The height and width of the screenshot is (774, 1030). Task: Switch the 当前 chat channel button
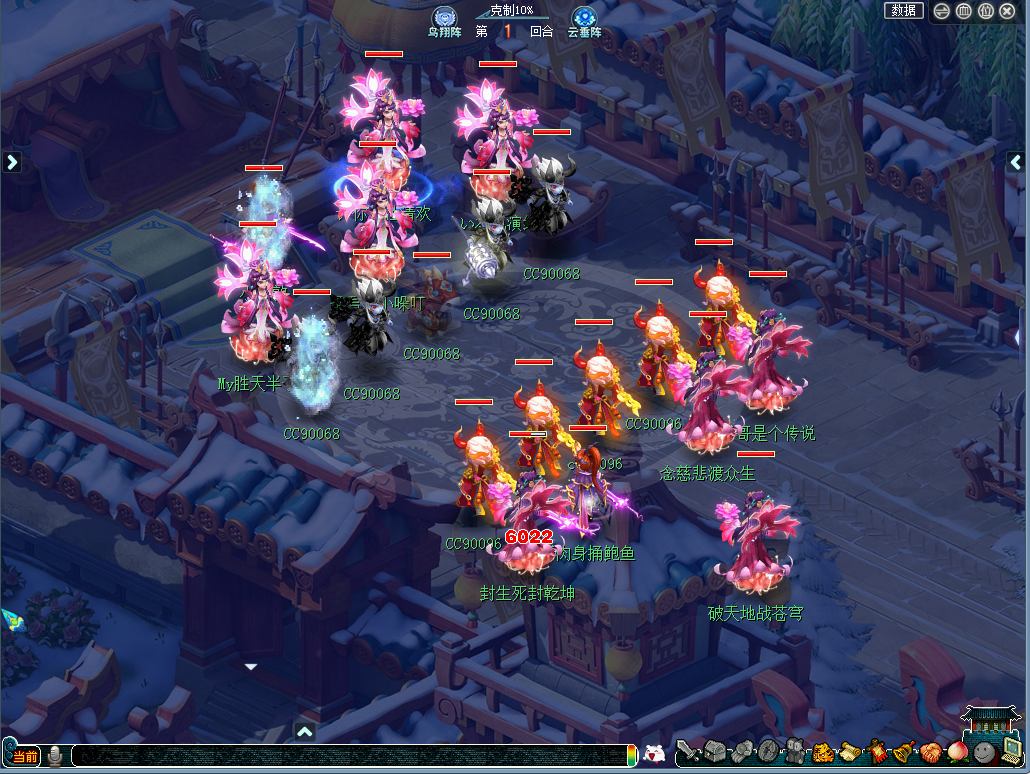tap(25, 756)
